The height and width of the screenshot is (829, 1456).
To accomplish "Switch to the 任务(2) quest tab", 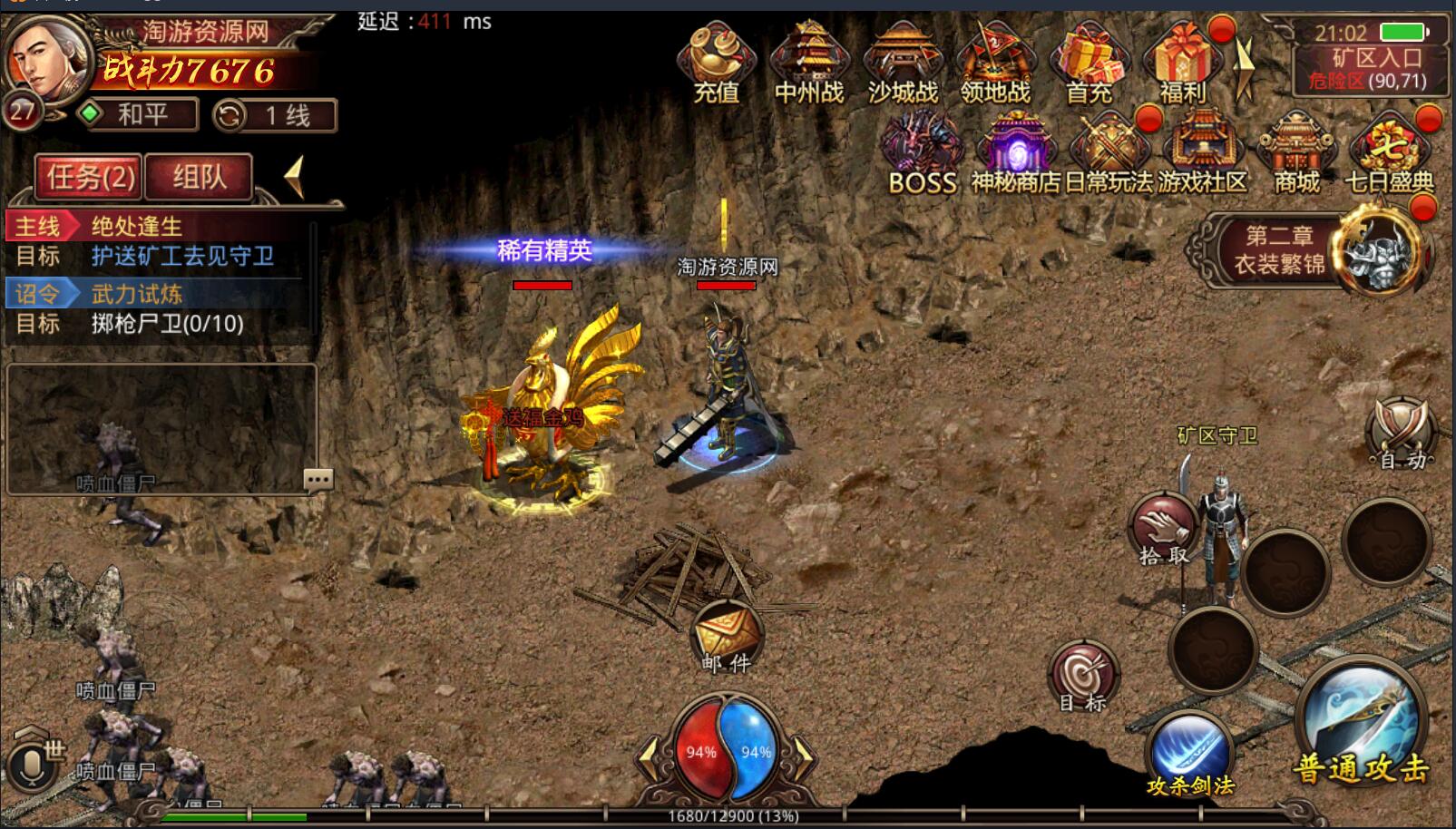I will pos(90,177).
